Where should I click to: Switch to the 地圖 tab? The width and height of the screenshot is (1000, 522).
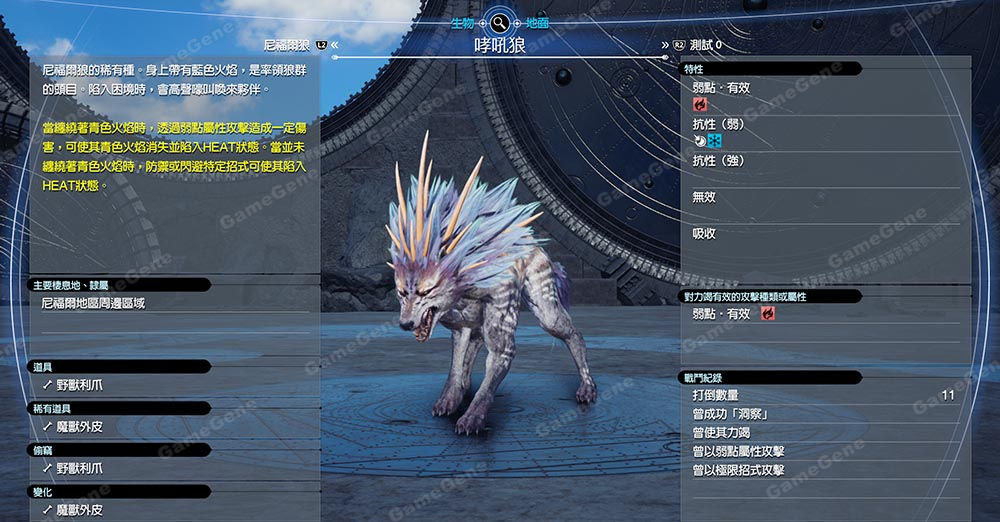(536, 22)
